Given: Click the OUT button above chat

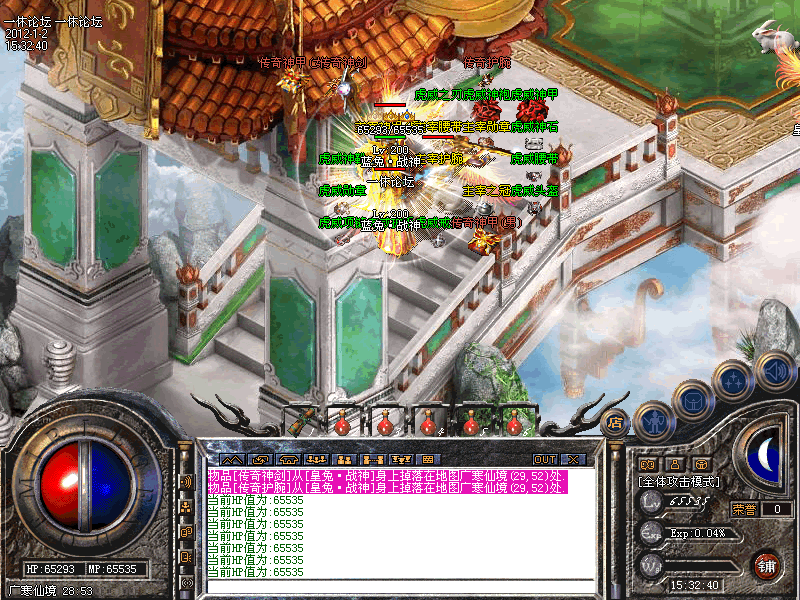Looking at the screenshot, I should click(x=544, y=459).
